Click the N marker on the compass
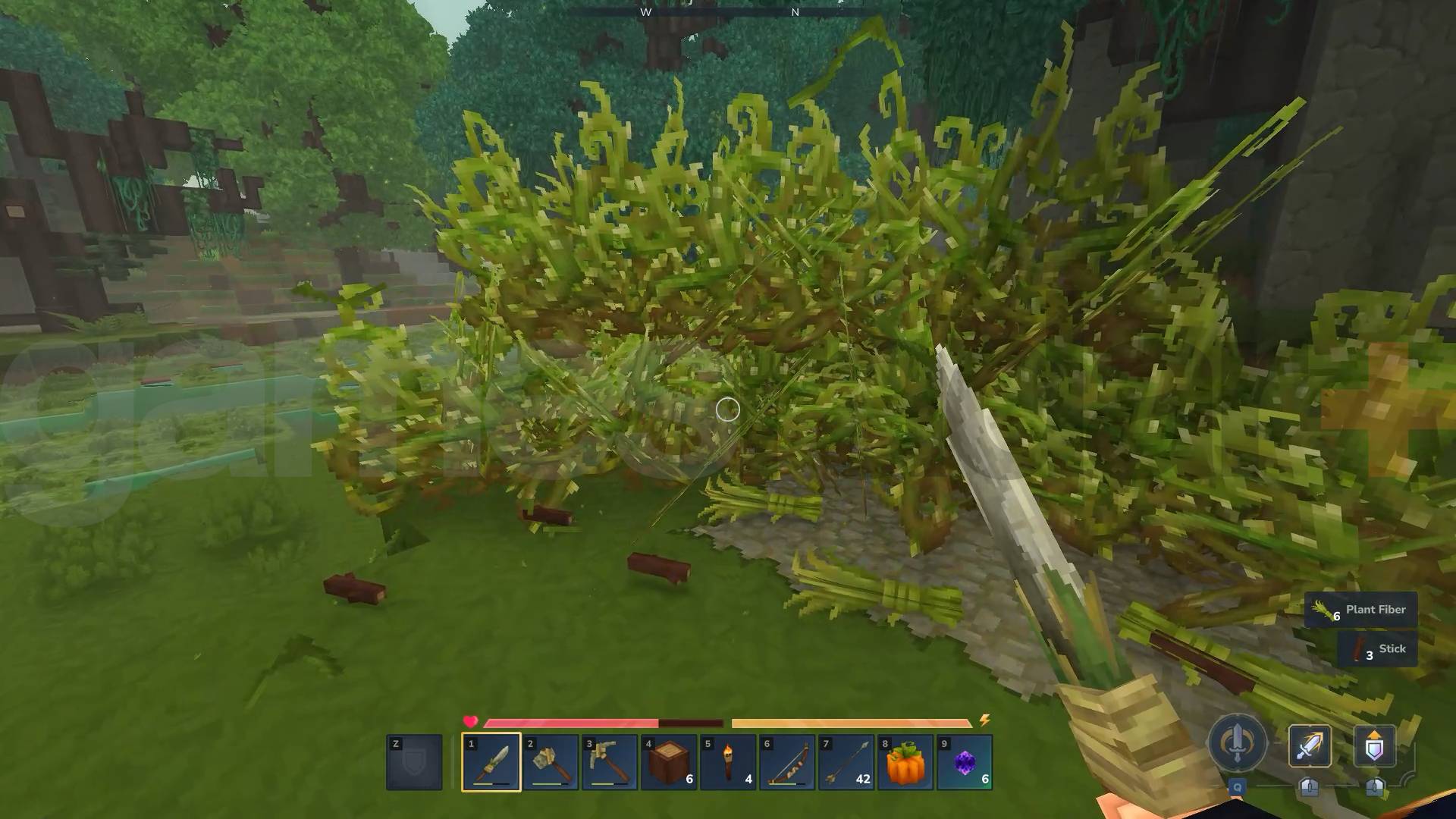The image size is (1456, 819). pos(795,12)
